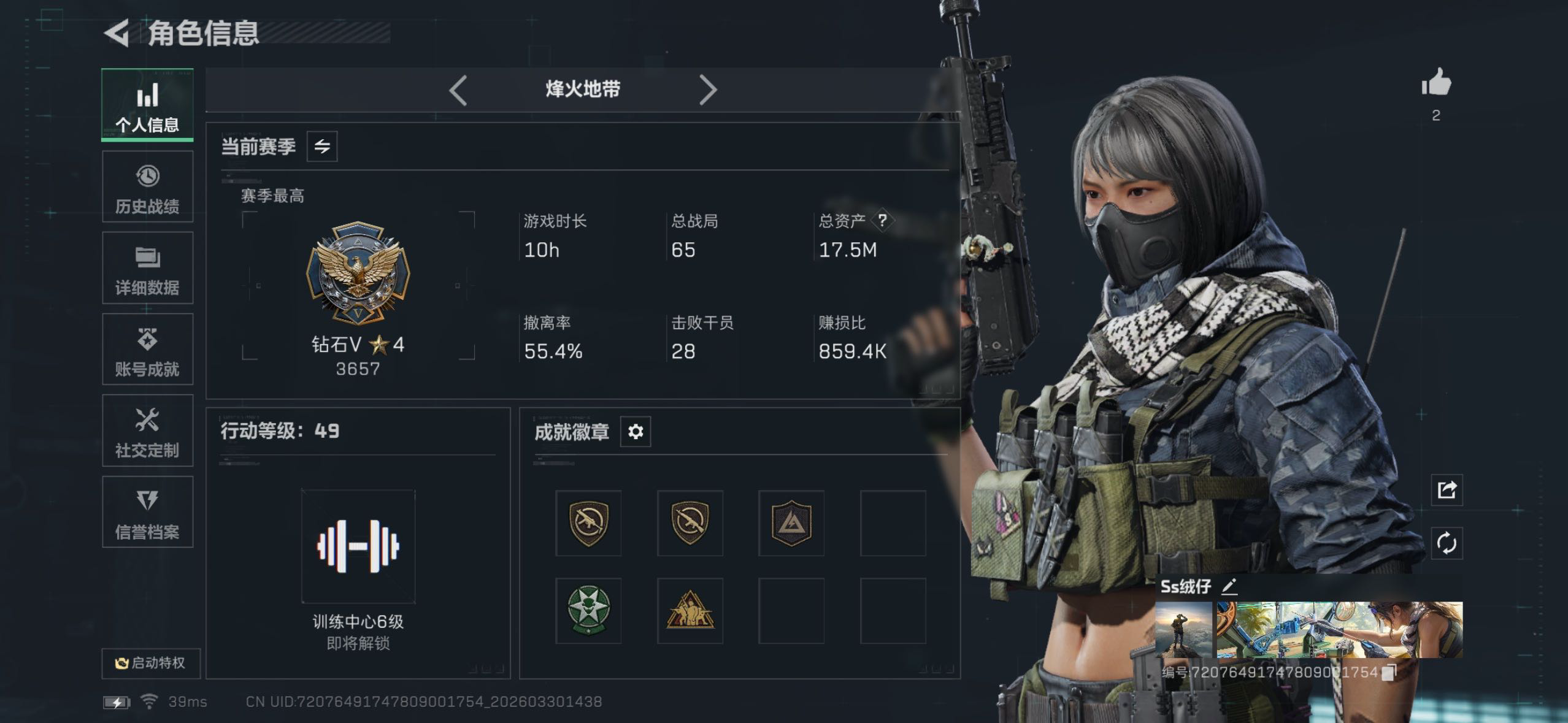Screen dimensions: 1568x723
Task: Select the gold triangle soldiers badge
Action: pos(690,610)
